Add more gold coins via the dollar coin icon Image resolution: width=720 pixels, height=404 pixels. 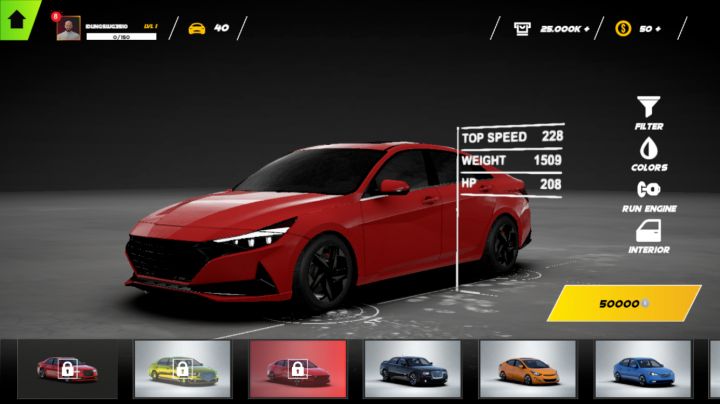click(623, 28)
